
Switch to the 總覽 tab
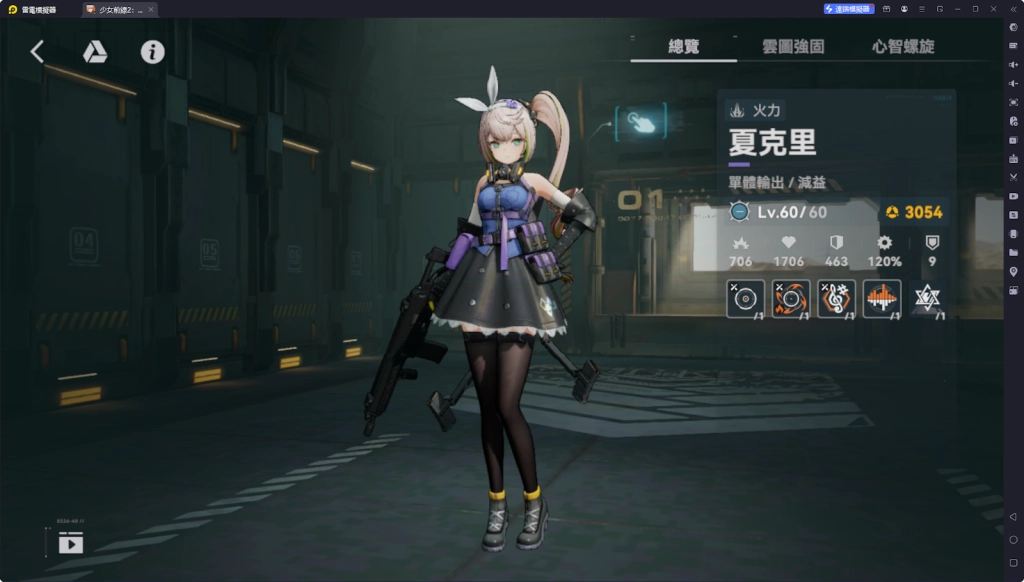[x=684, y=46]
